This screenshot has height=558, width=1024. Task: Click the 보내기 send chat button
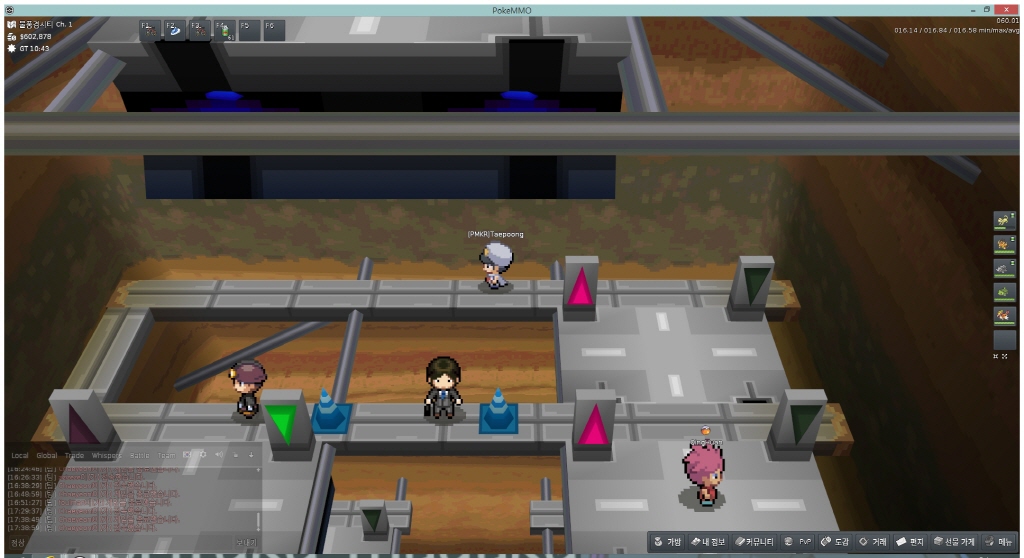pyautogui.click(x=245, y=543)
